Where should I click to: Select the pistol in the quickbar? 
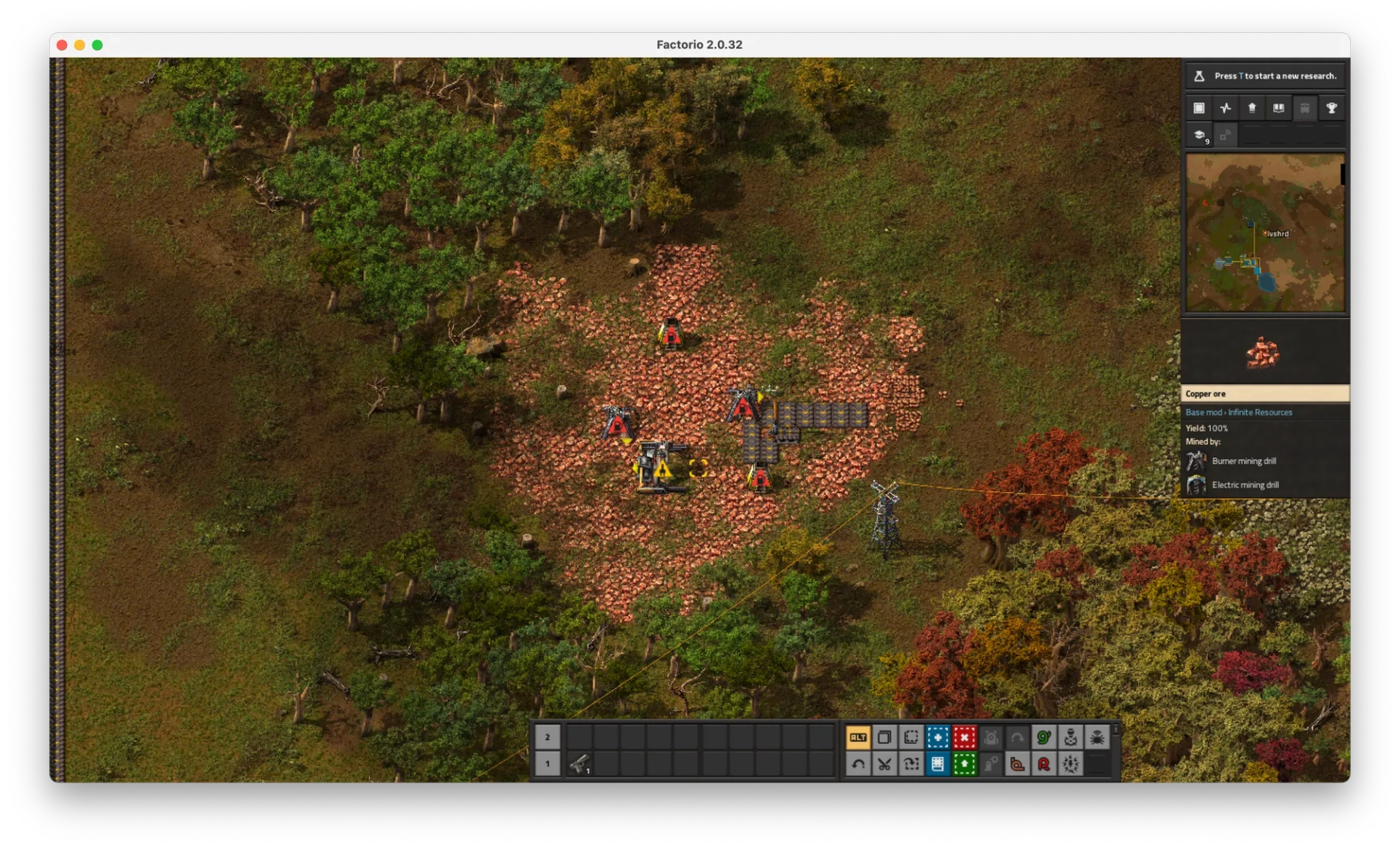pos(580,764)
